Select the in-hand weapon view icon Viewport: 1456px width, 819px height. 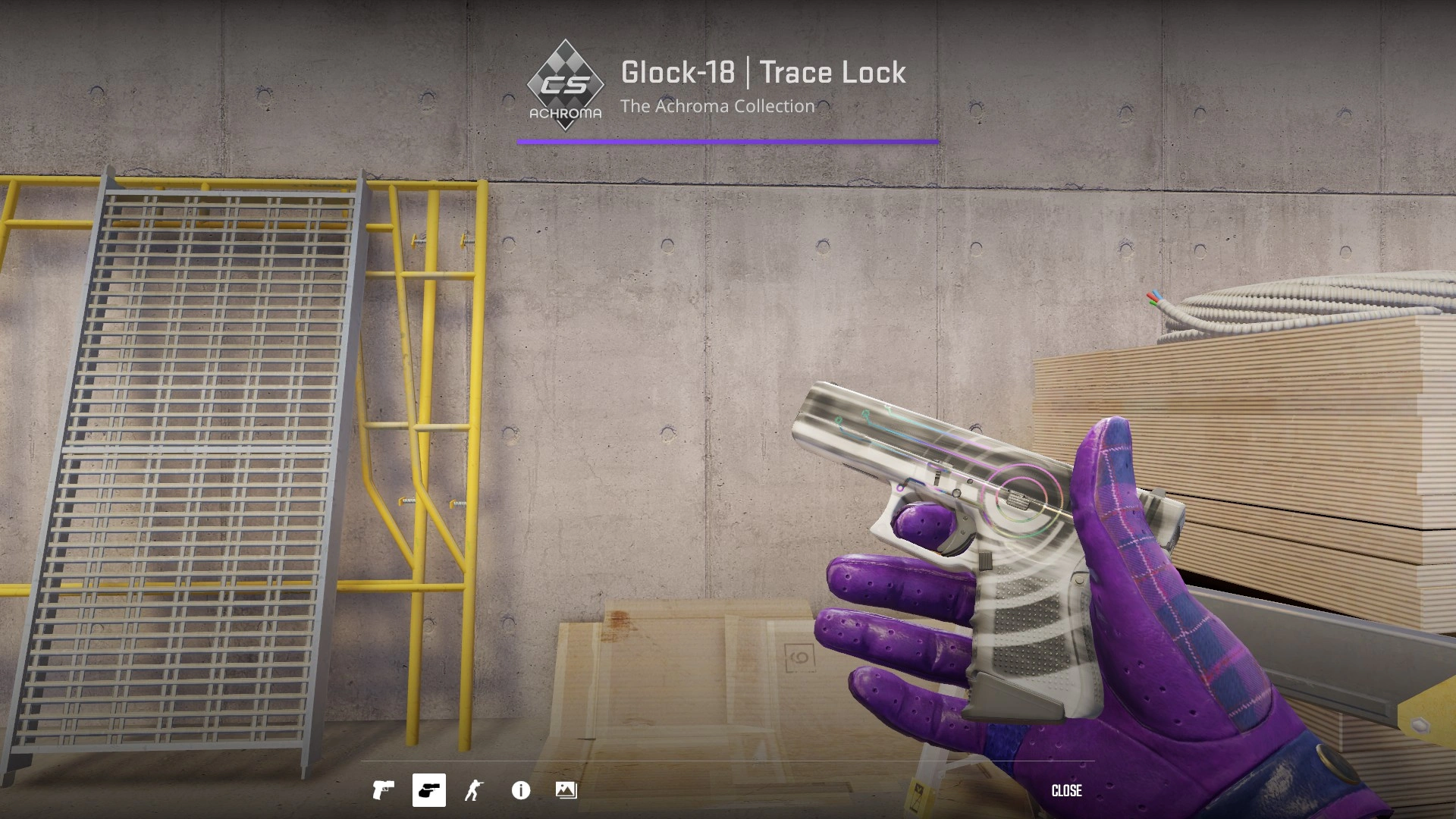tap(428, 790)
